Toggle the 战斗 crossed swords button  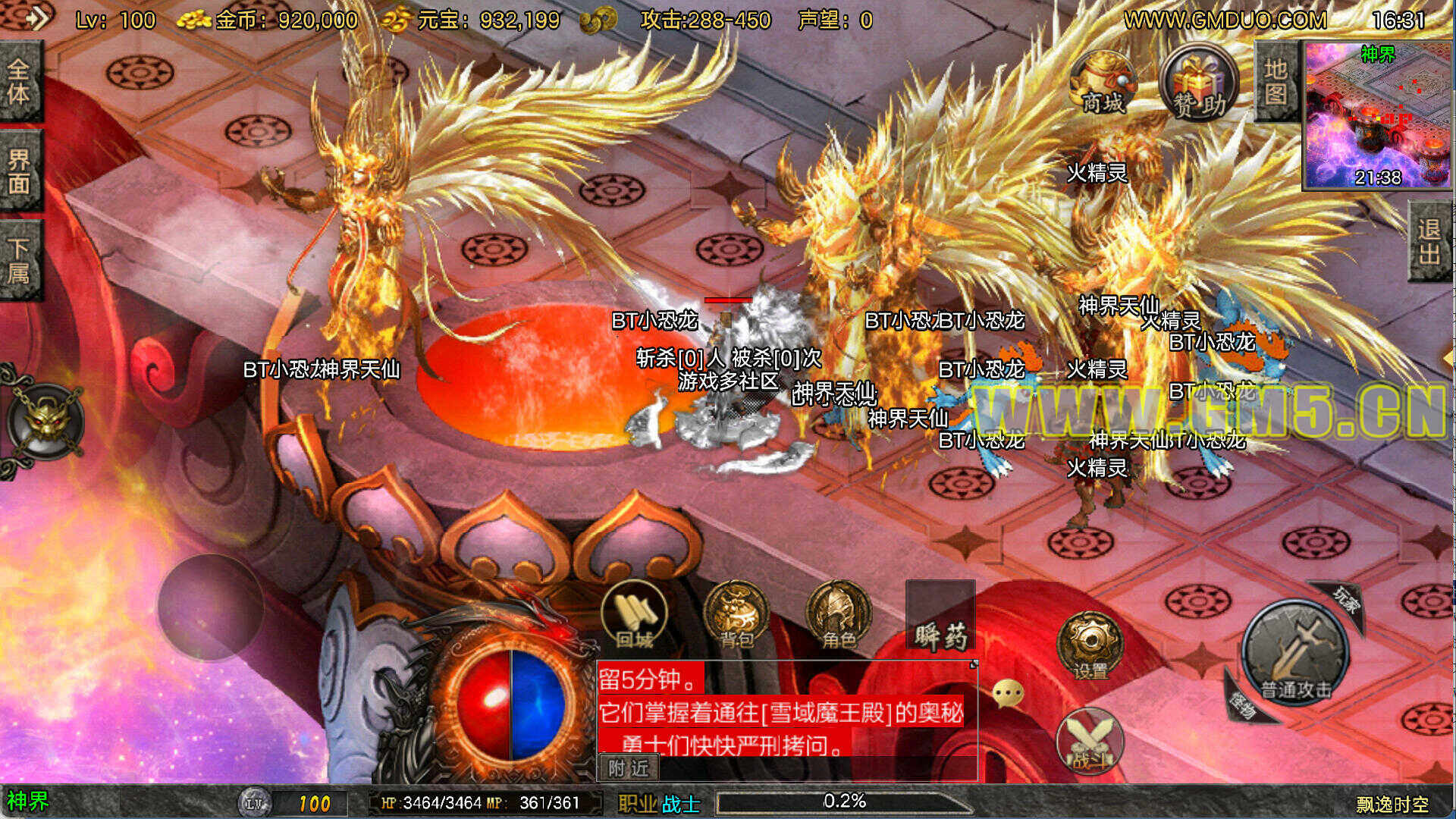[x=1090, y=741]
